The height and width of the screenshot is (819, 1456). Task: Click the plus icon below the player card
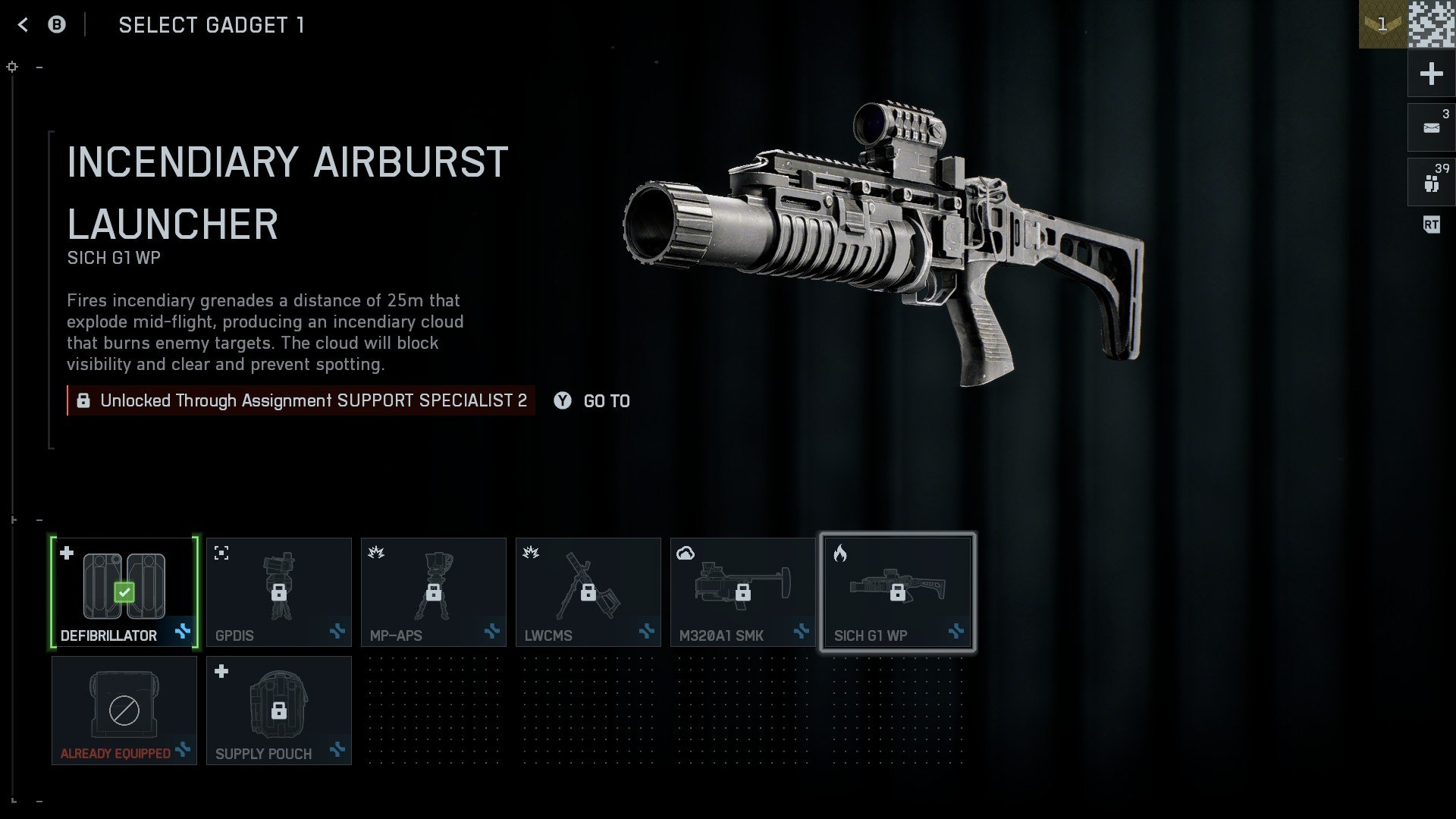[x=1430, y=73]
